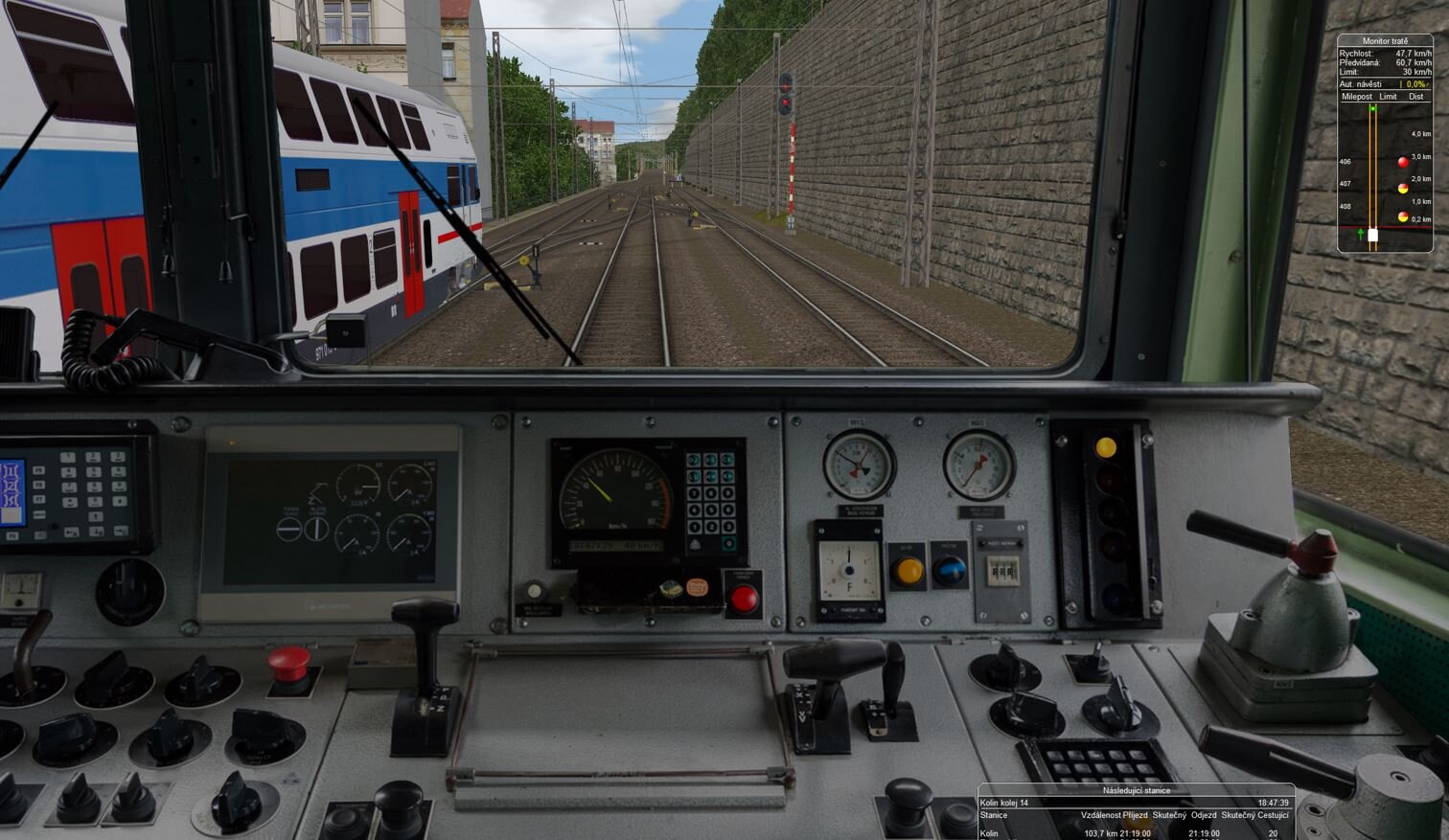Click the Kolin row in the station schedule
The width and height of the screenshot is (1449, 840).
click(992, 833)
